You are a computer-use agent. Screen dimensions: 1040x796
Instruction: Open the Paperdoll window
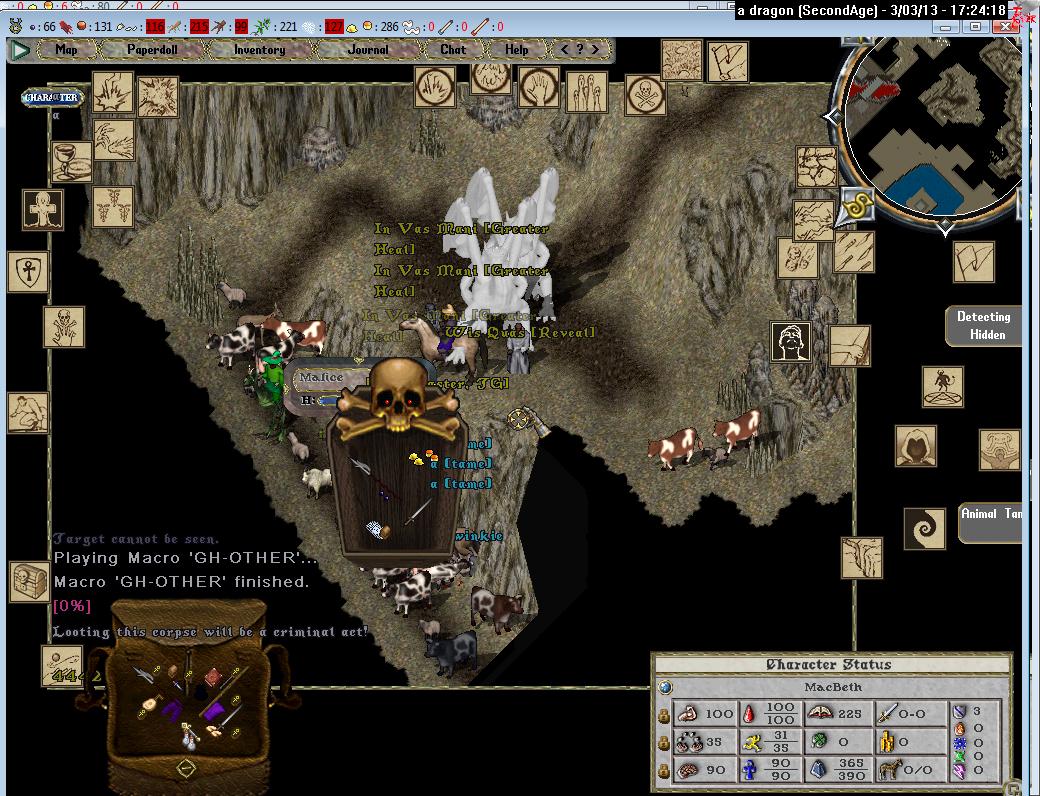coord(151,49)
